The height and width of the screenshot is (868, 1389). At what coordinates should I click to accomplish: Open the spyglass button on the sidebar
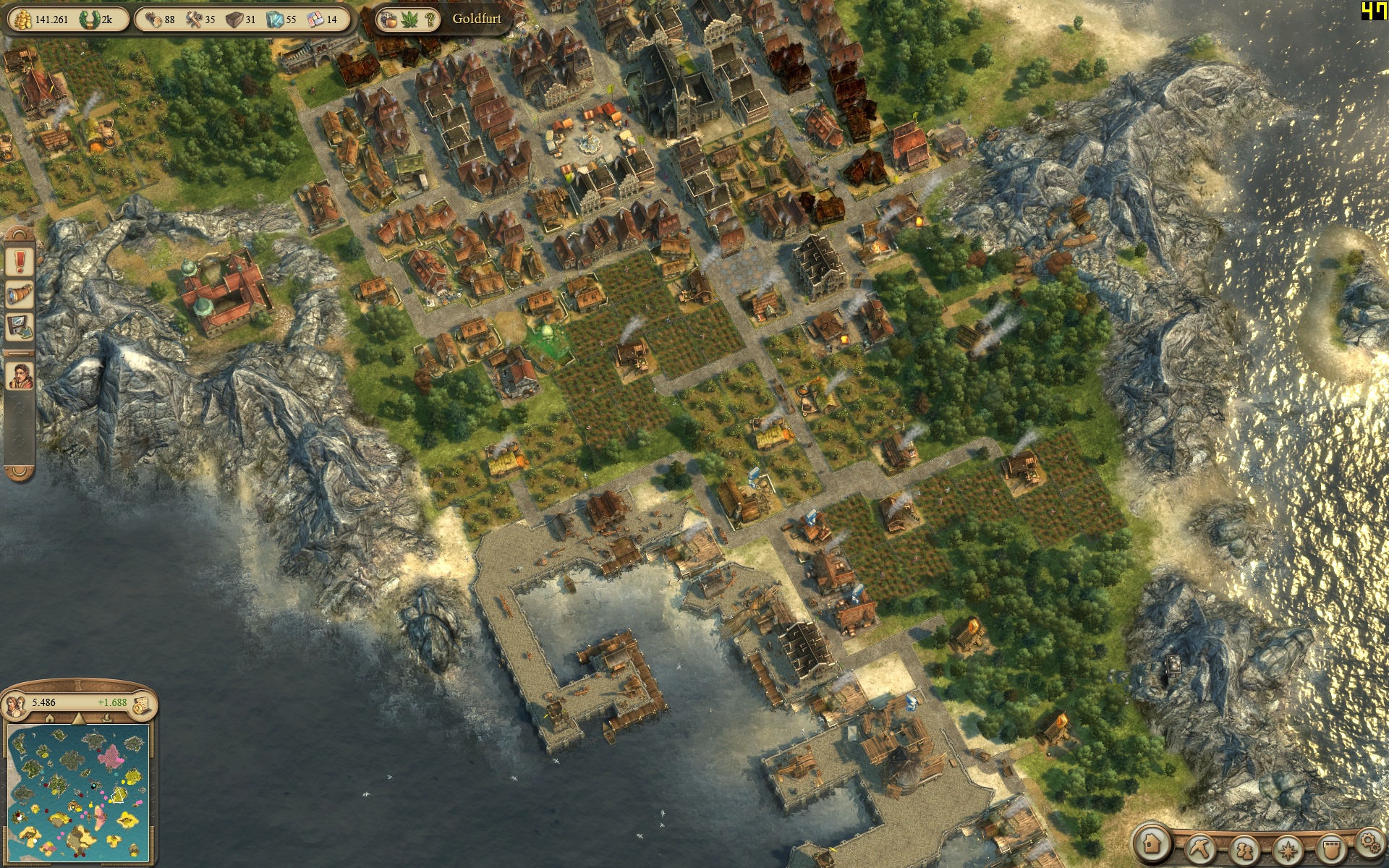[20, 294]
